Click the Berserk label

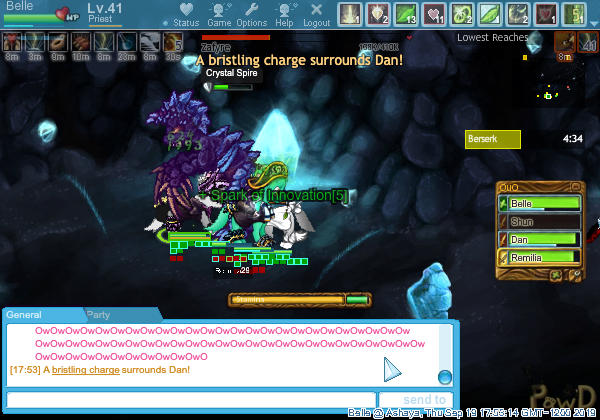click(493, 139)
